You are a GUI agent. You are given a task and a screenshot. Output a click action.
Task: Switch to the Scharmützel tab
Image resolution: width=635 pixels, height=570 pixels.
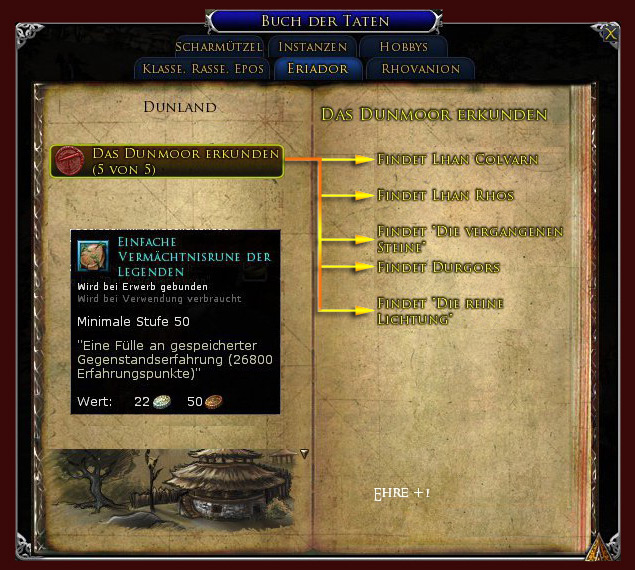pyautogui.click(x=219, y=47)
